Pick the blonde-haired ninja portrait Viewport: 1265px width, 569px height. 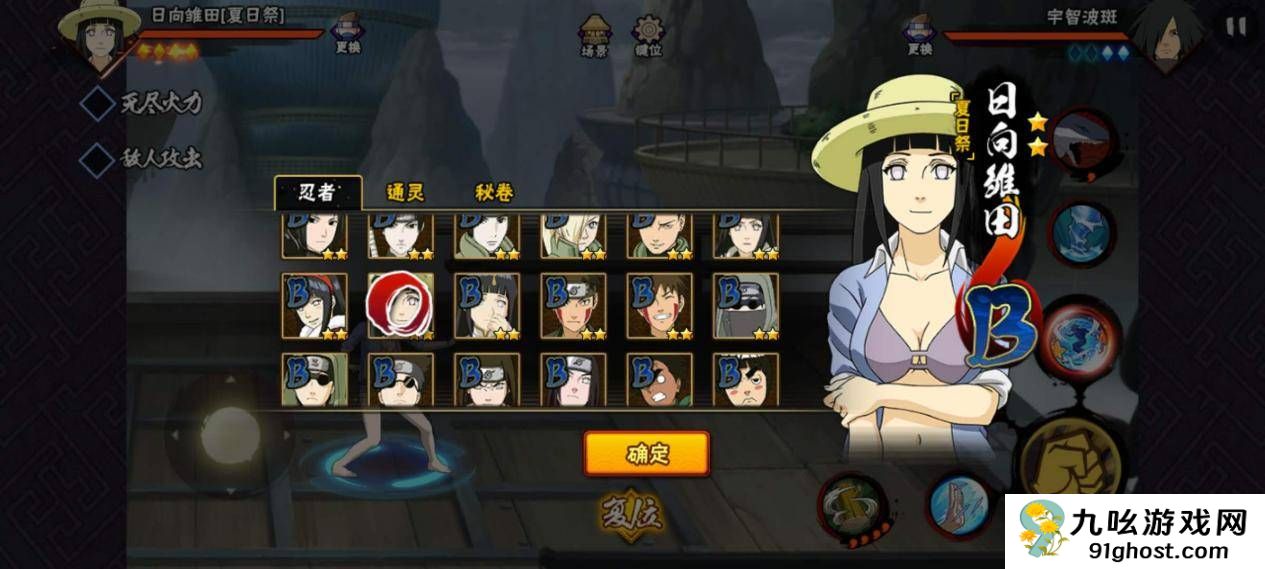point(573,234)
